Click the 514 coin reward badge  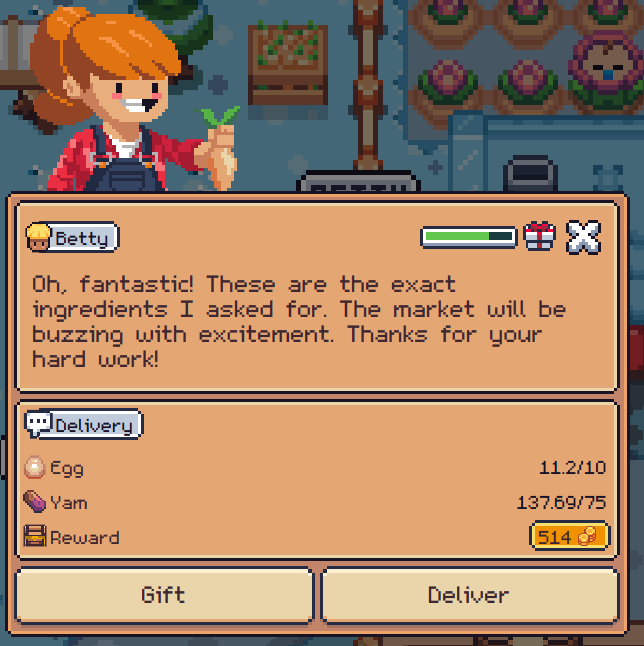(x=569, y=537)
